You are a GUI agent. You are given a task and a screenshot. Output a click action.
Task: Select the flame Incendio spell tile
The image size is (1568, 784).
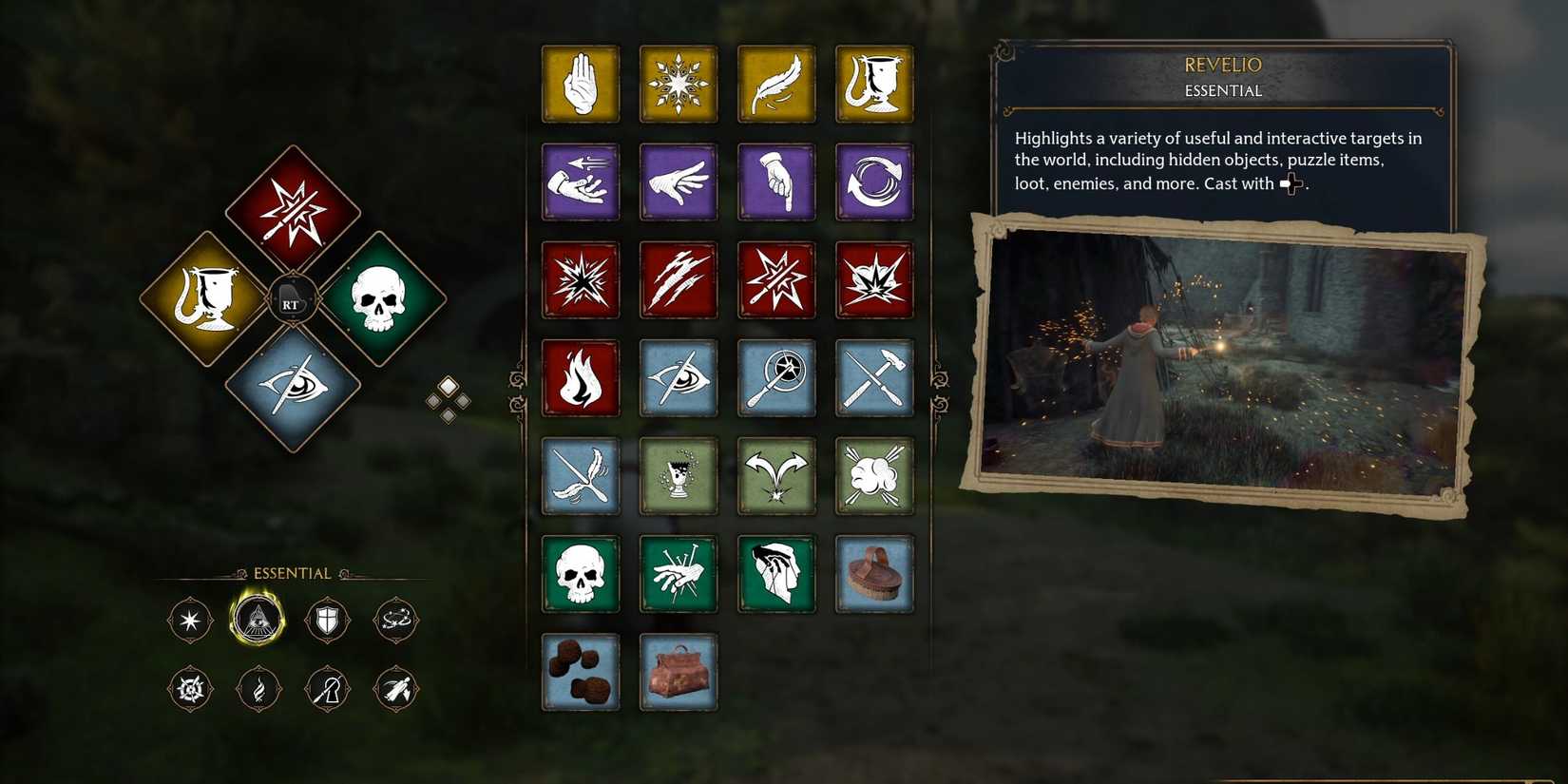581,377
